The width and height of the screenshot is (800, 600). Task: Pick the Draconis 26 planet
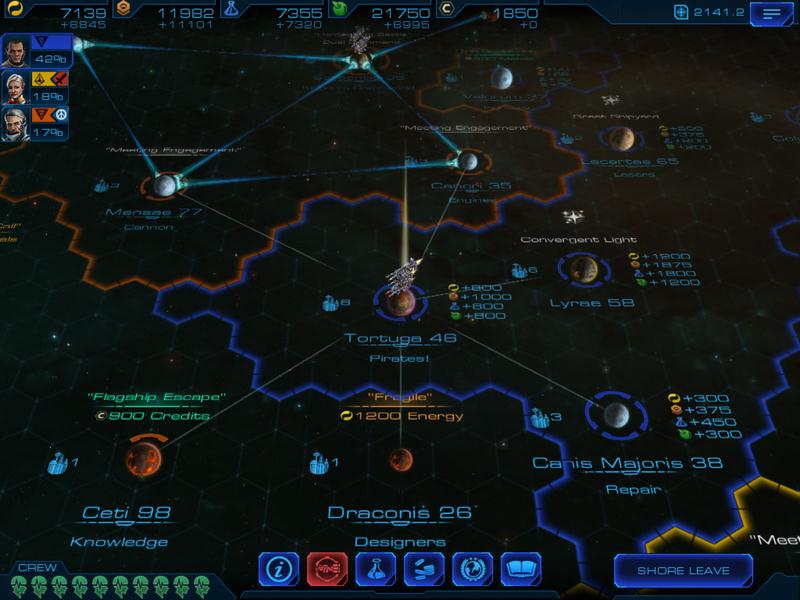click(401, 458)
